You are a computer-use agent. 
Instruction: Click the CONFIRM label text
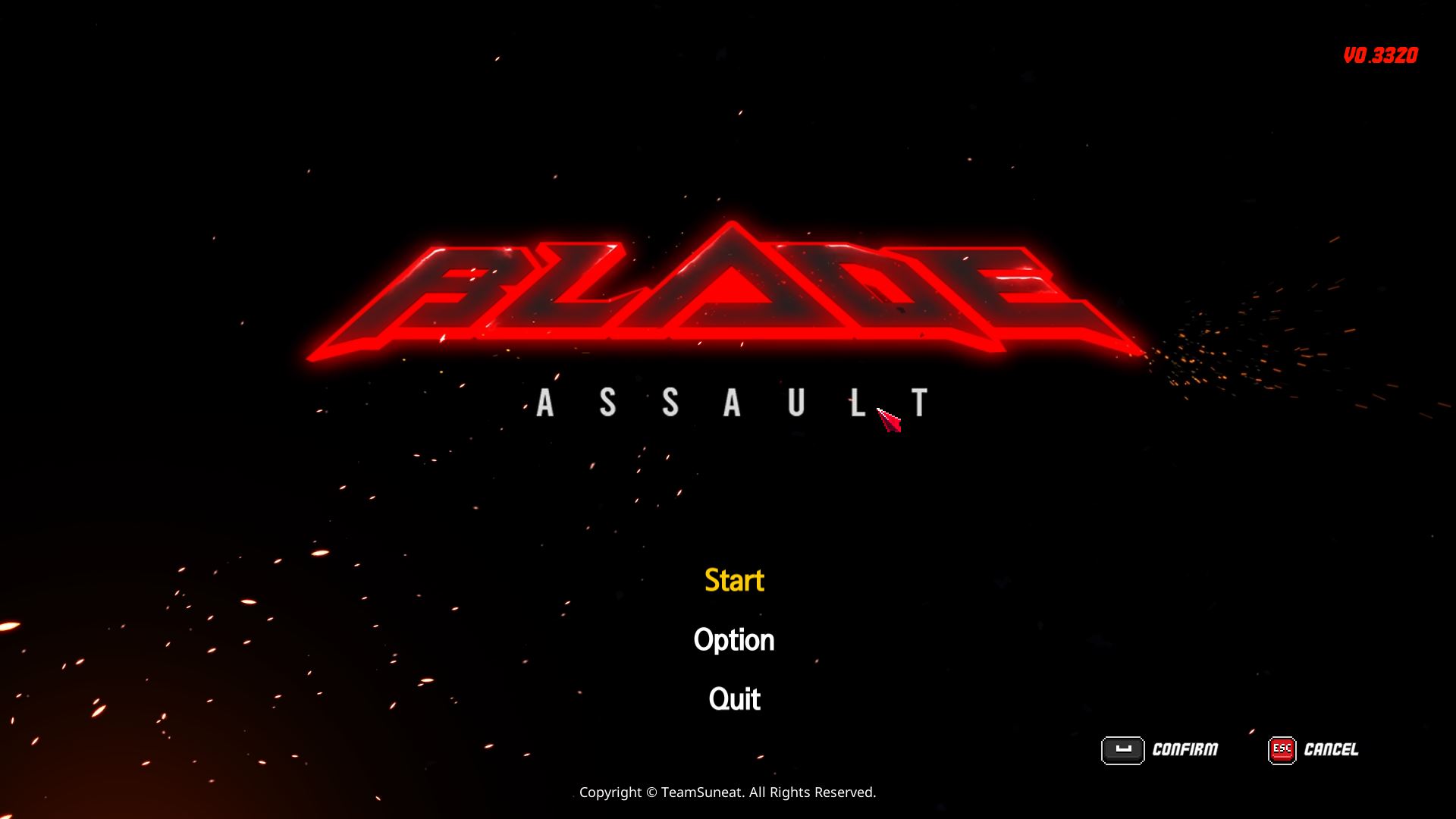coord(1185,749)
